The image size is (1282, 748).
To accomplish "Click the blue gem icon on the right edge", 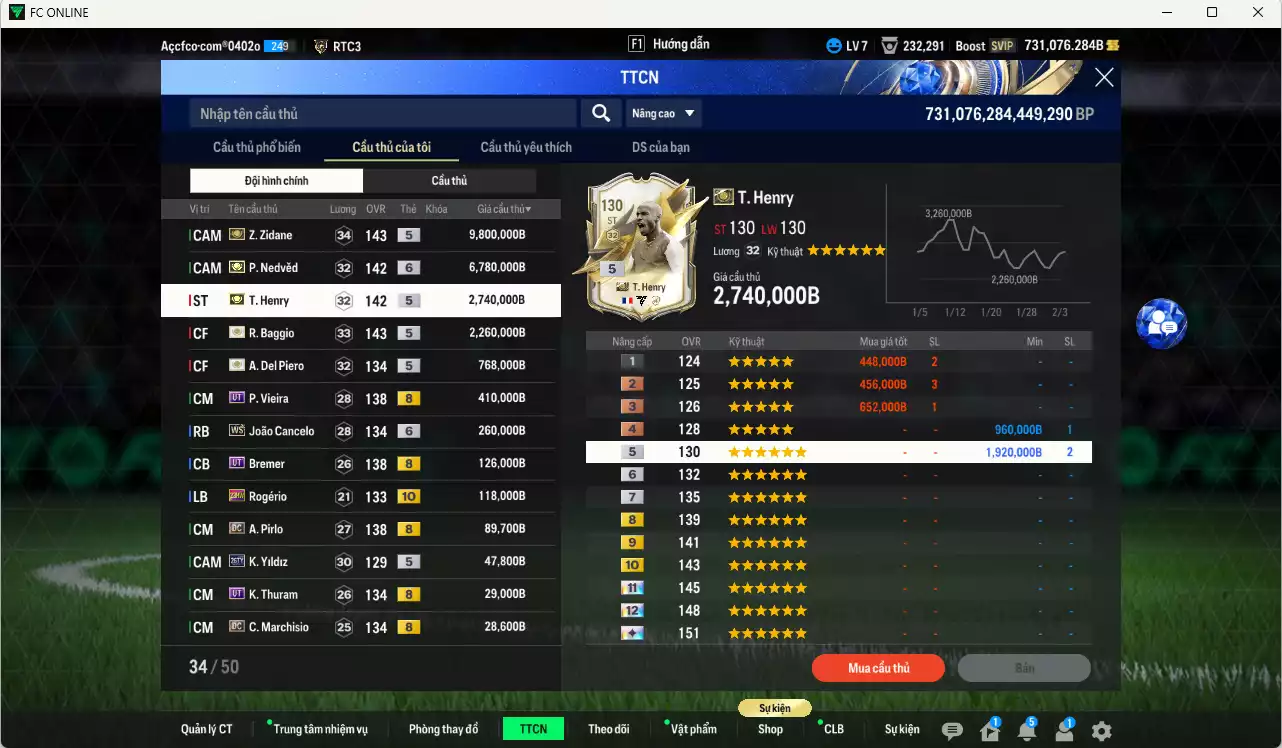I will pos(1161,325).
